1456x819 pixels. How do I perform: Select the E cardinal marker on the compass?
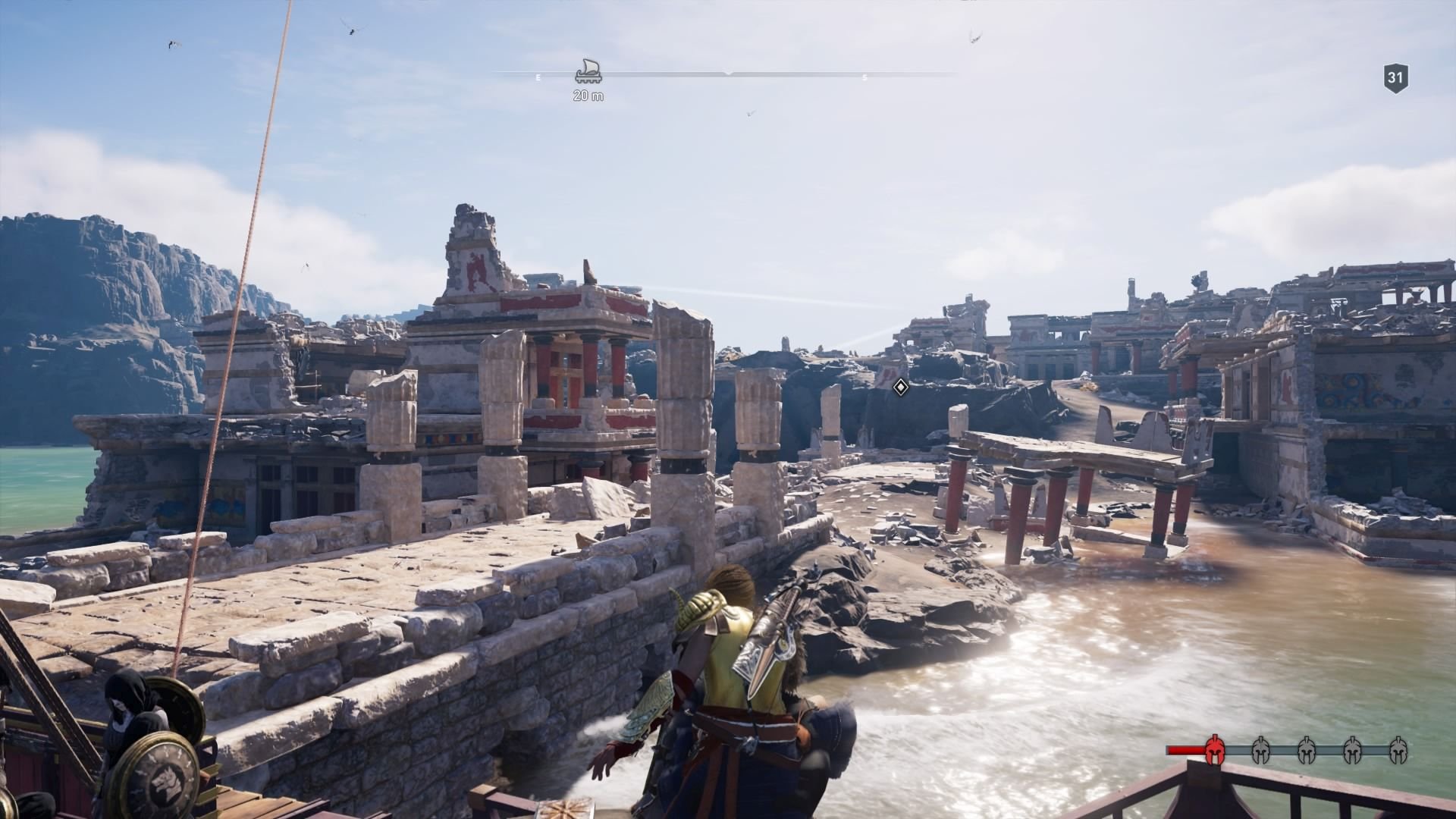[538, 77]
